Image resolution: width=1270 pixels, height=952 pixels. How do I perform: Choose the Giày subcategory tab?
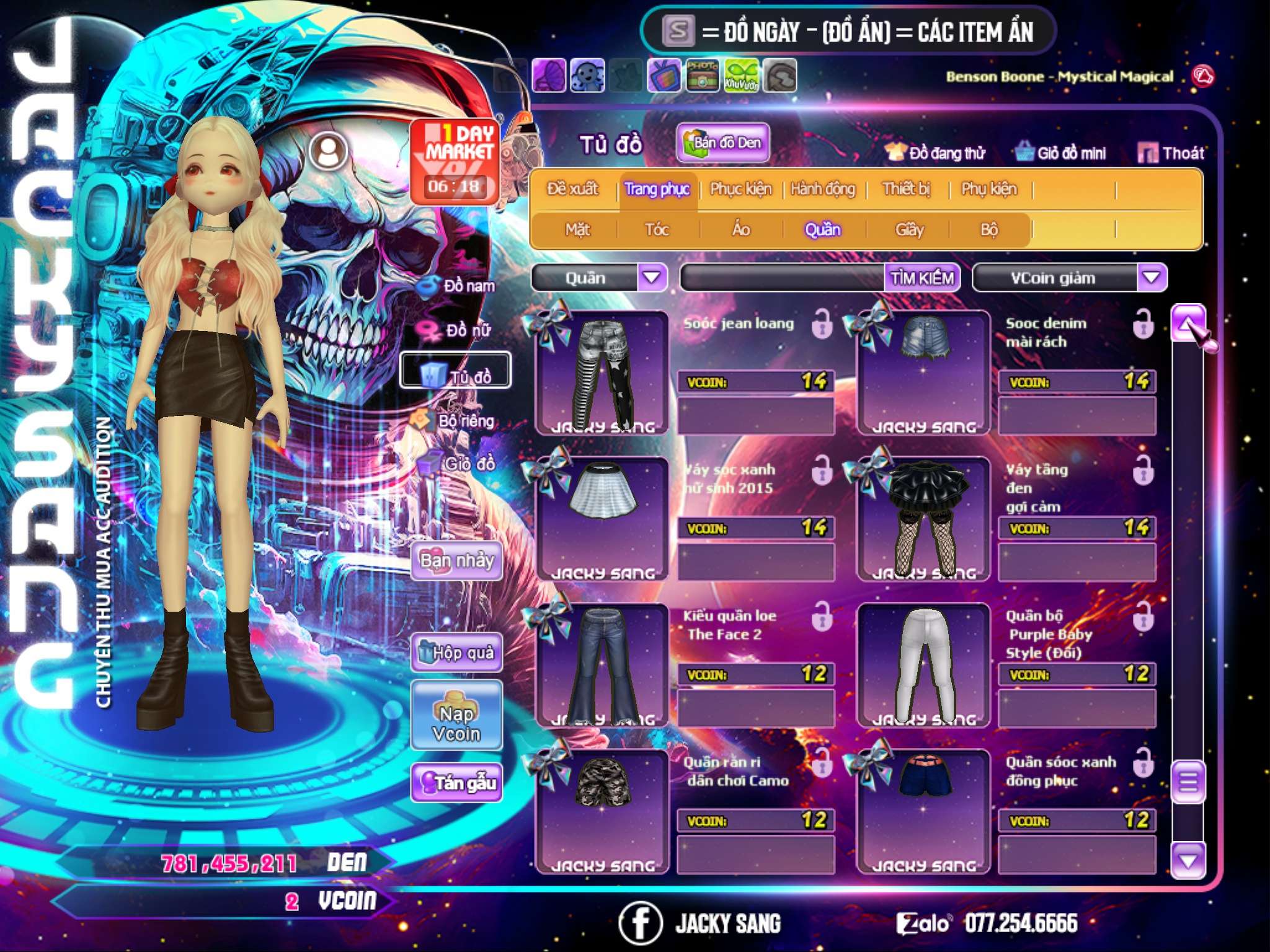pos(909,230)
